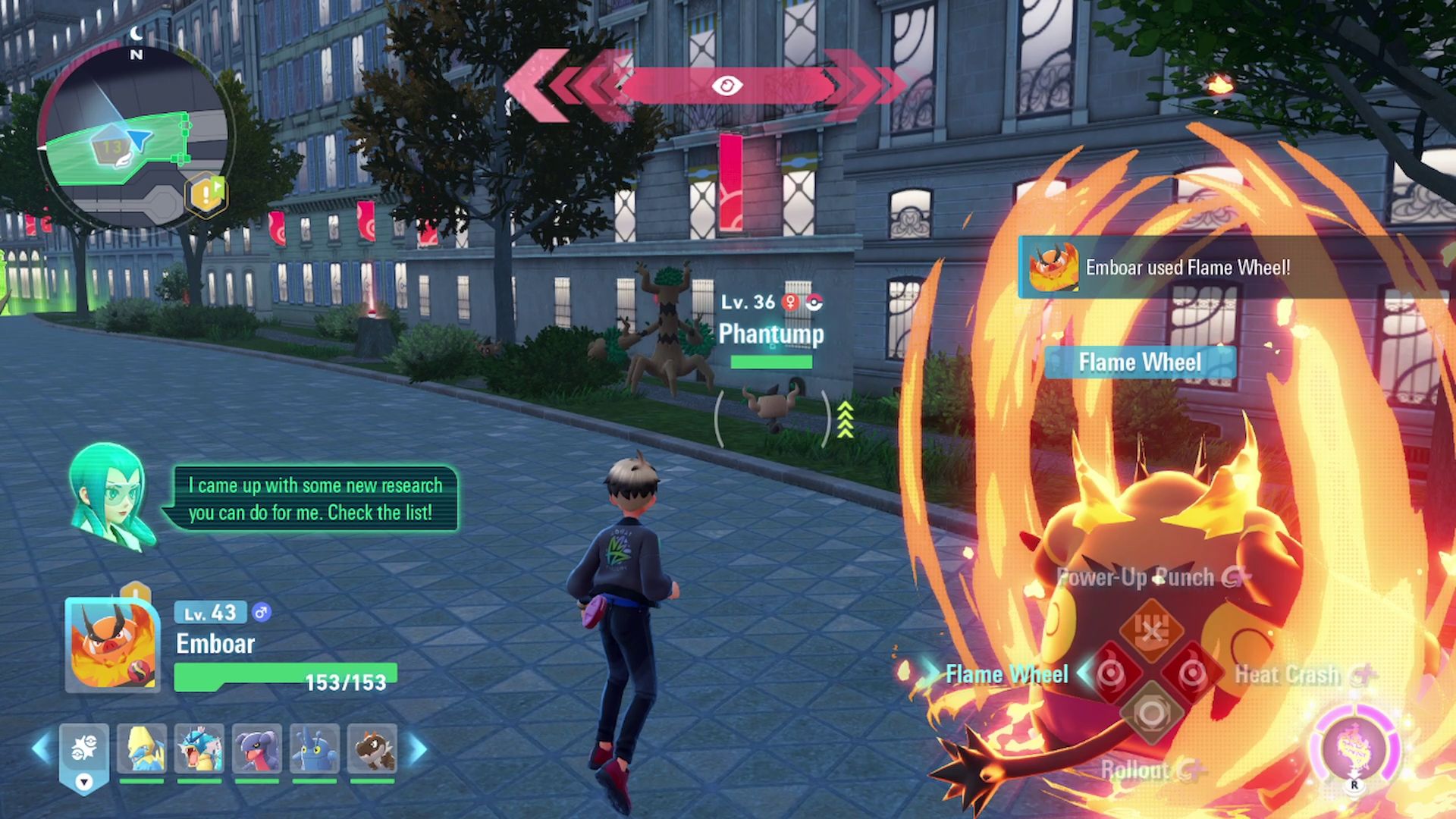Choose the Heat Crash move icon

click(x=1192, y=673)
